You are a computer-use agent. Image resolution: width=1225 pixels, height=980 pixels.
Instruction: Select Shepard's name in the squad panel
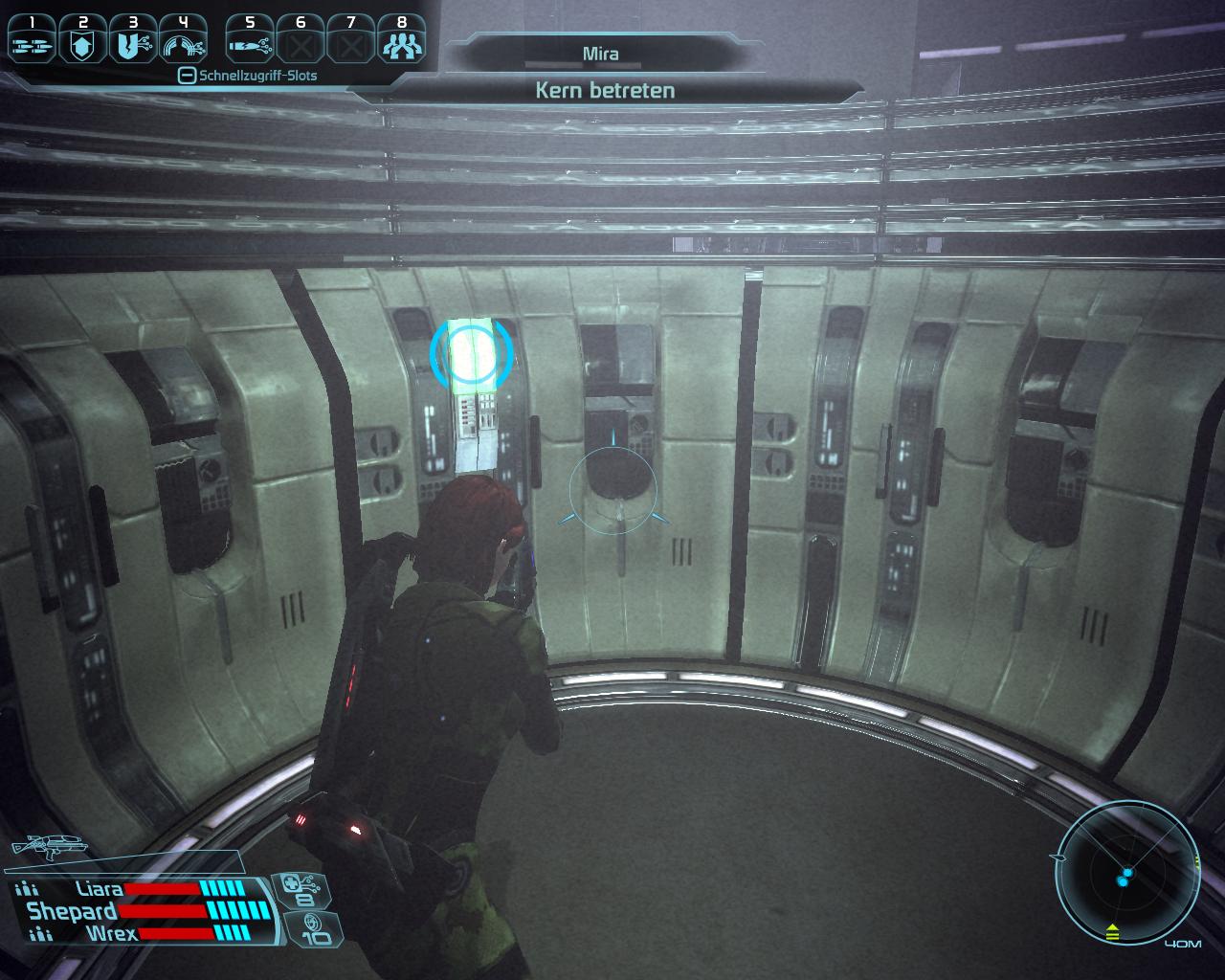[x=72, y=911]
